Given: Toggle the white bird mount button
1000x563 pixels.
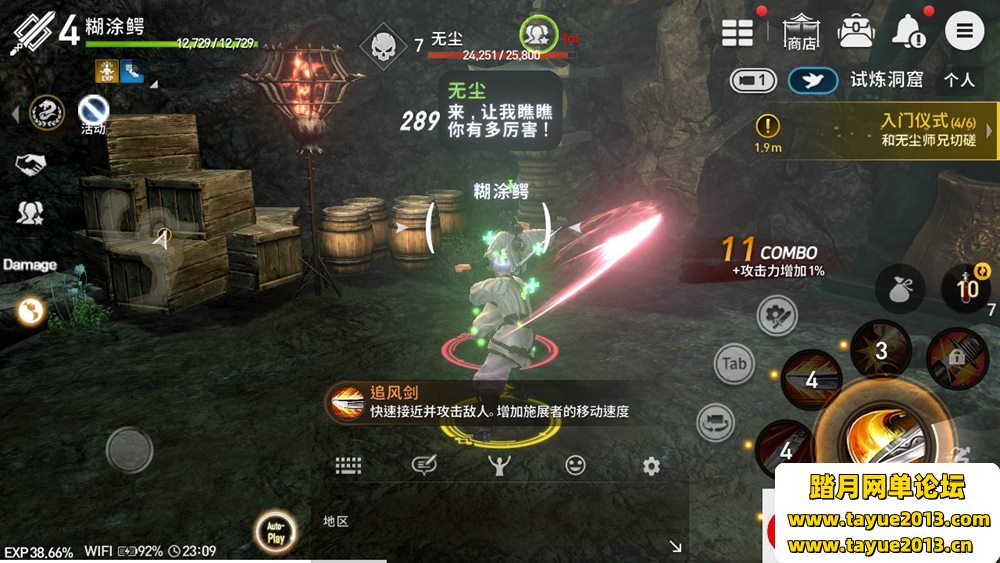Looking at the screenshot, I should pyautogui.click(x=812, y=80).
